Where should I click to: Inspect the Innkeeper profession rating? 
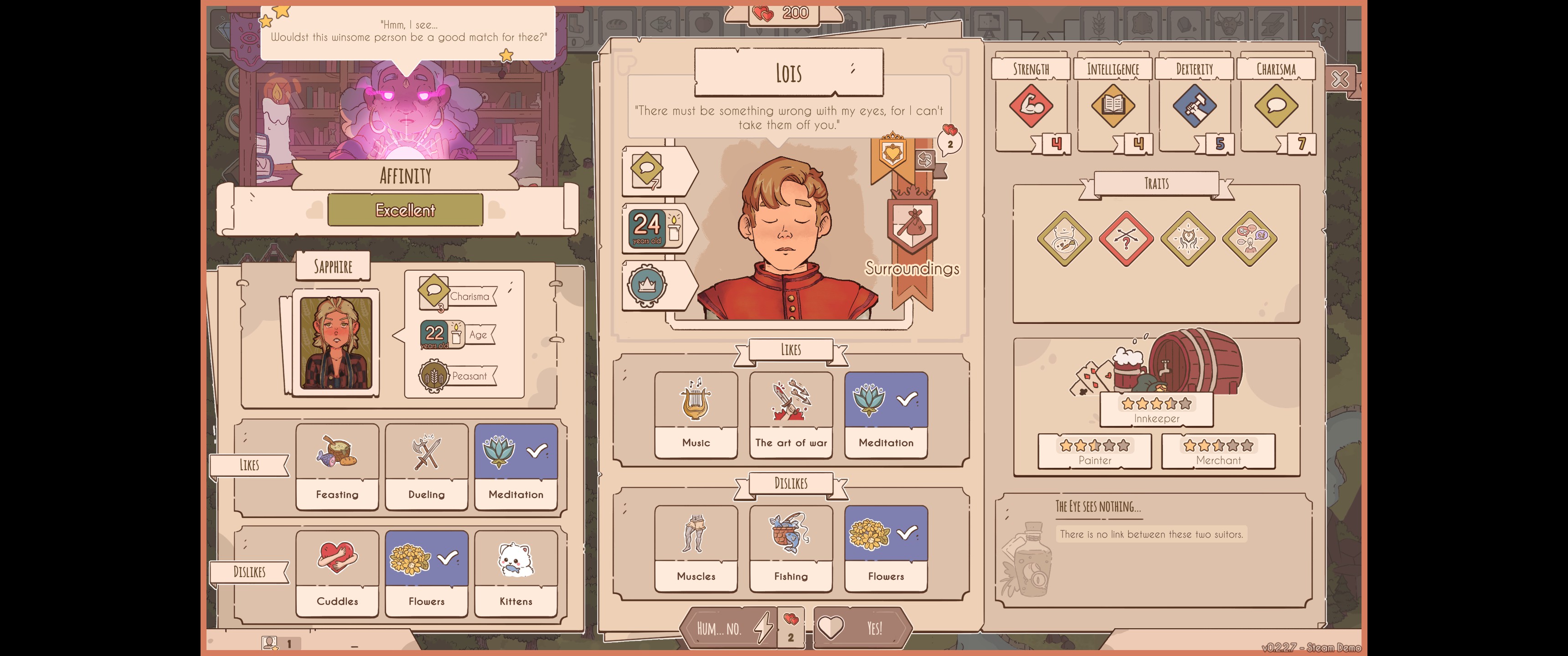(x=1156, y=410)
